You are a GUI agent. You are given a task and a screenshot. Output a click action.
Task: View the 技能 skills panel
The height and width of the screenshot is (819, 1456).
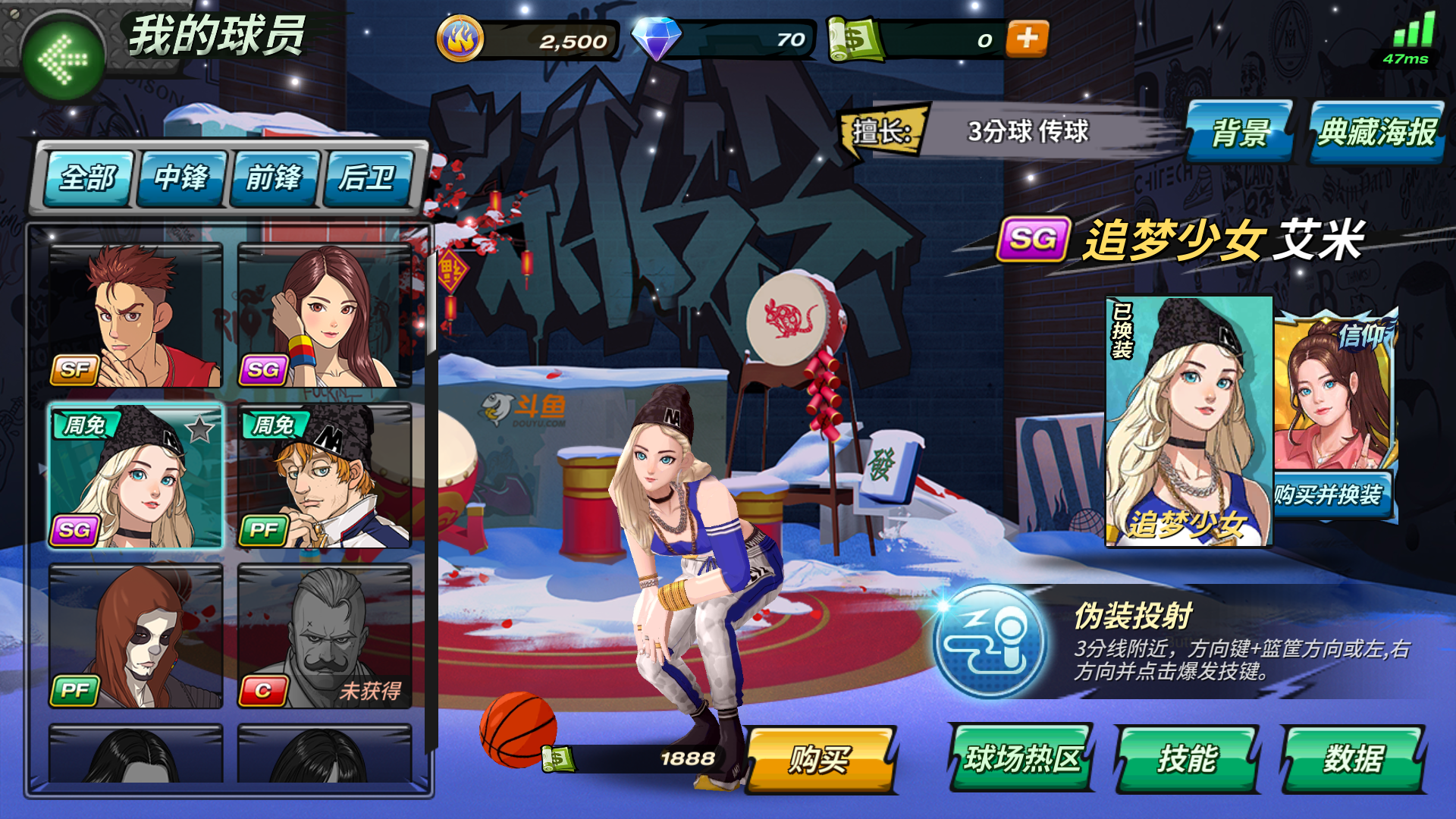1187,758
